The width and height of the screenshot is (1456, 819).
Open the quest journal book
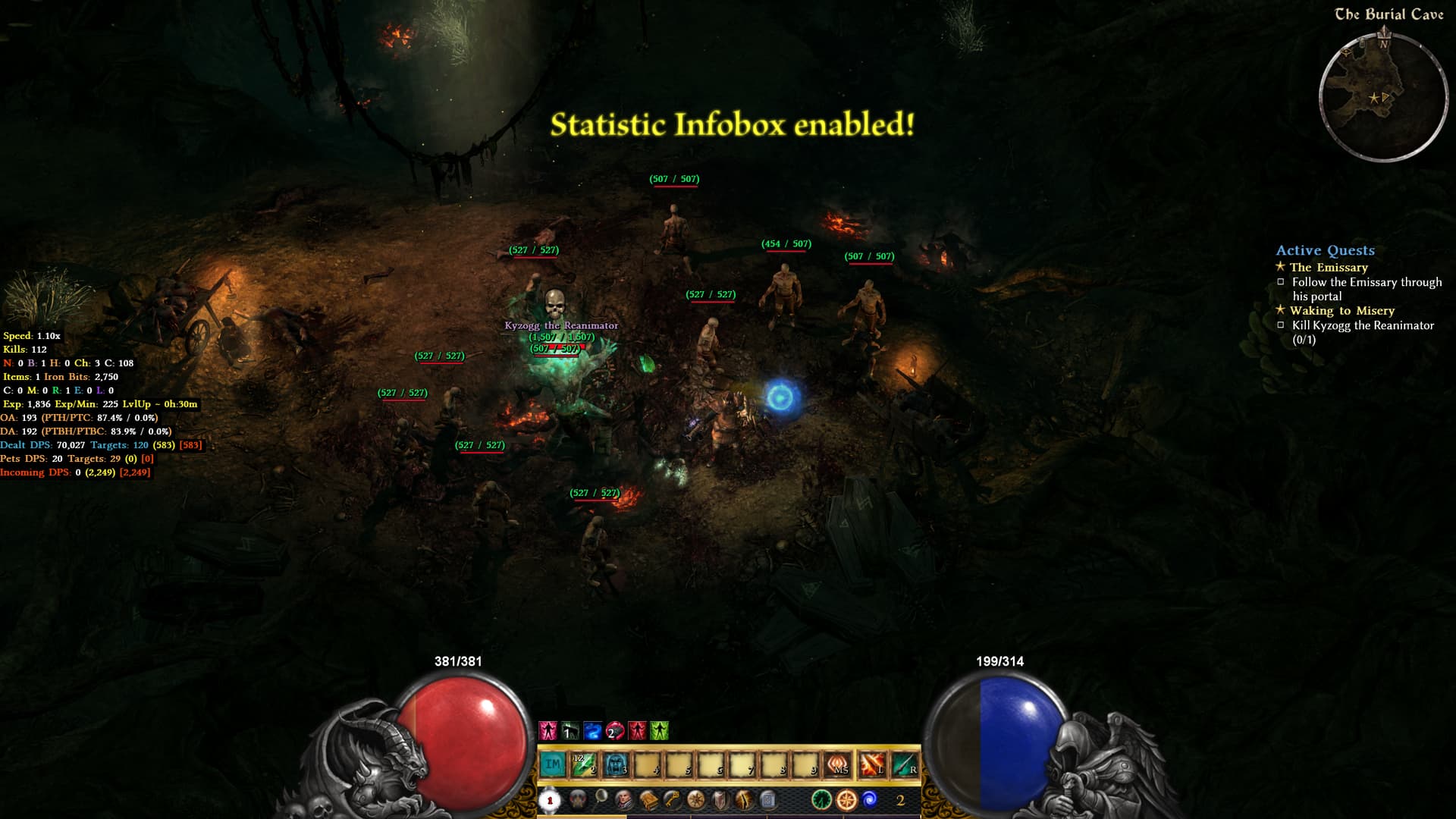(x=648, y=799)
